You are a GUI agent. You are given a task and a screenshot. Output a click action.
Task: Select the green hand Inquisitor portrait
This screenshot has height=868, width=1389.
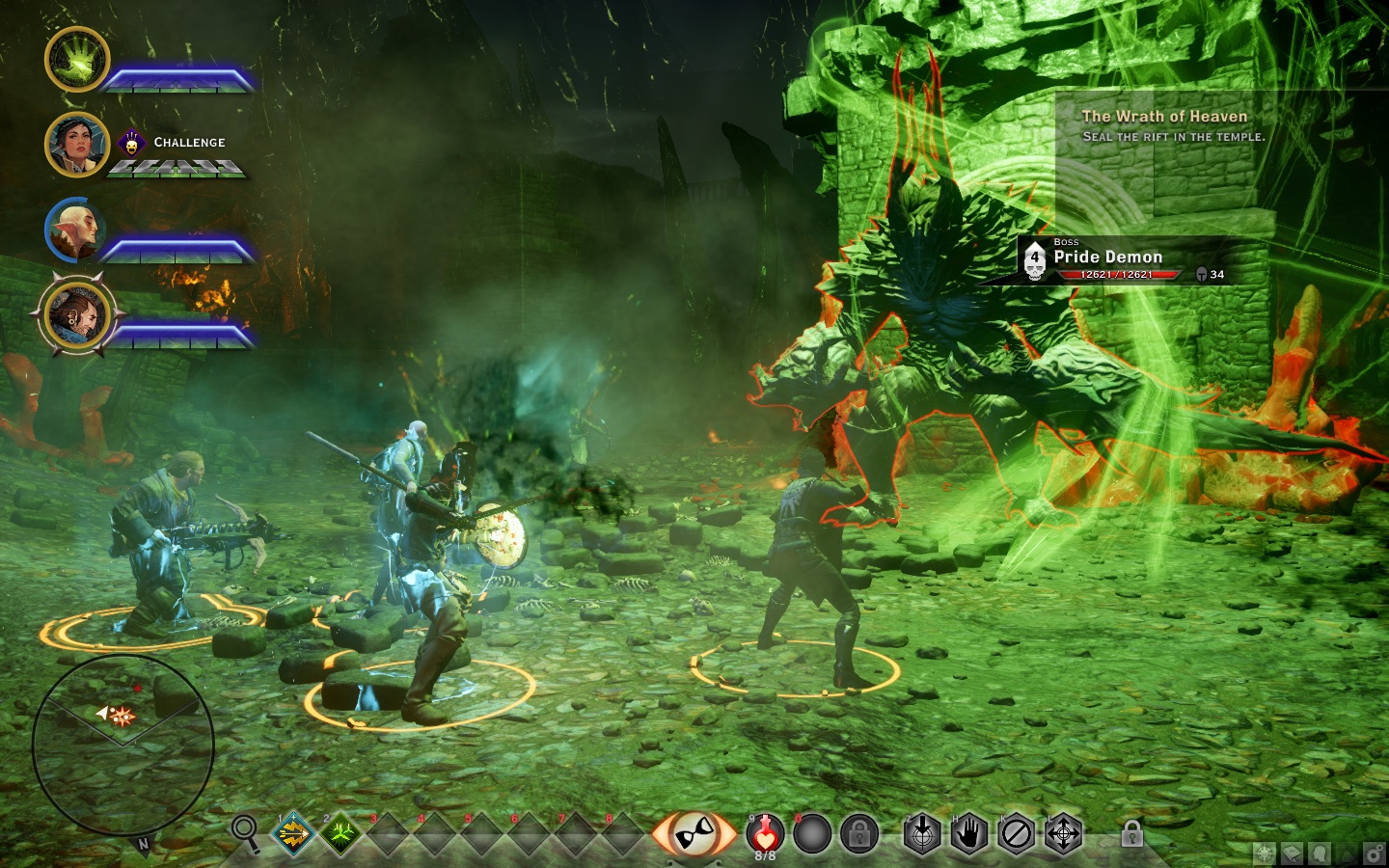pyautogui.click(x=77, y=60)
